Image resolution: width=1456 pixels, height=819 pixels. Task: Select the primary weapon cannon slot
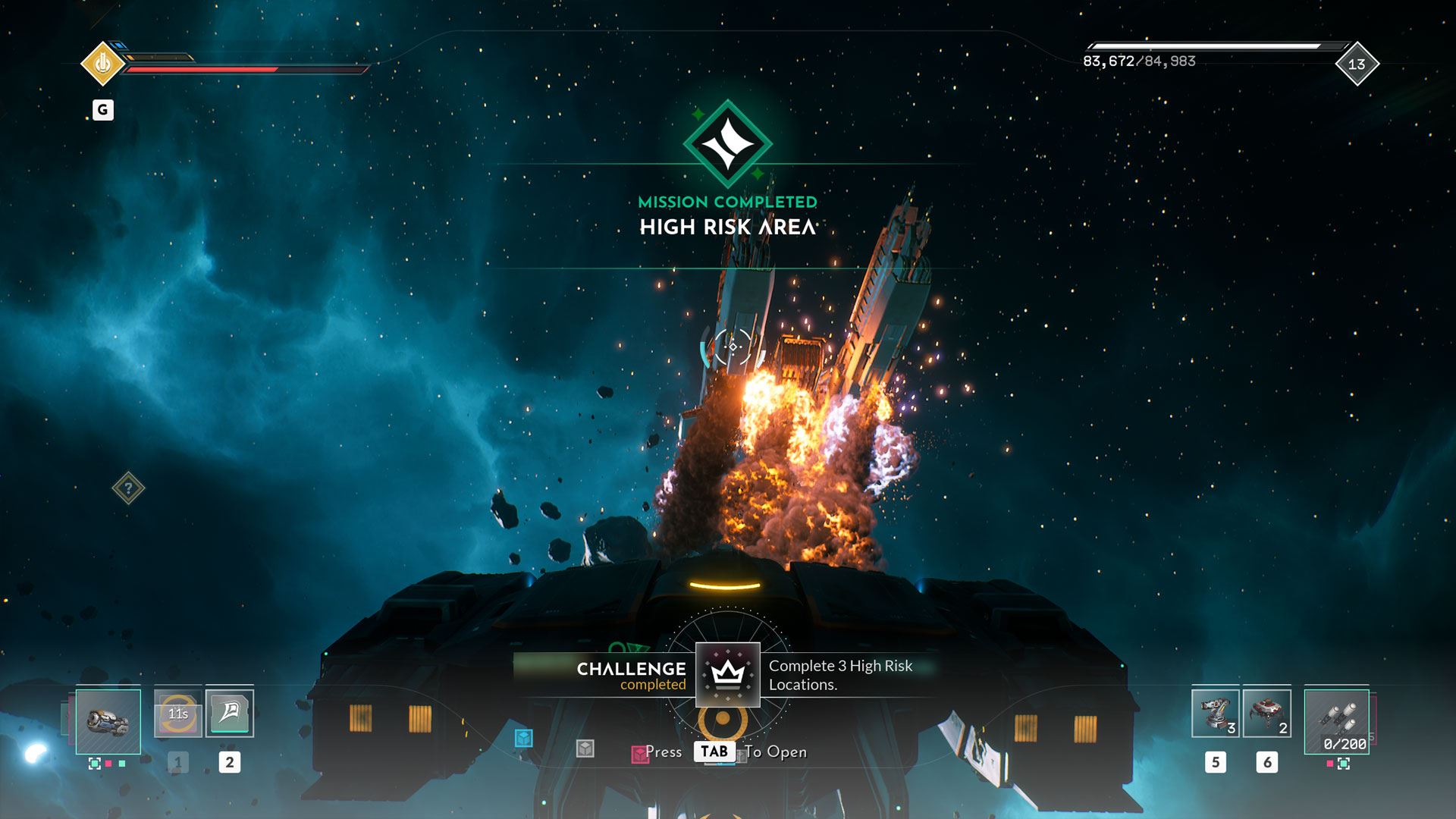108,721
